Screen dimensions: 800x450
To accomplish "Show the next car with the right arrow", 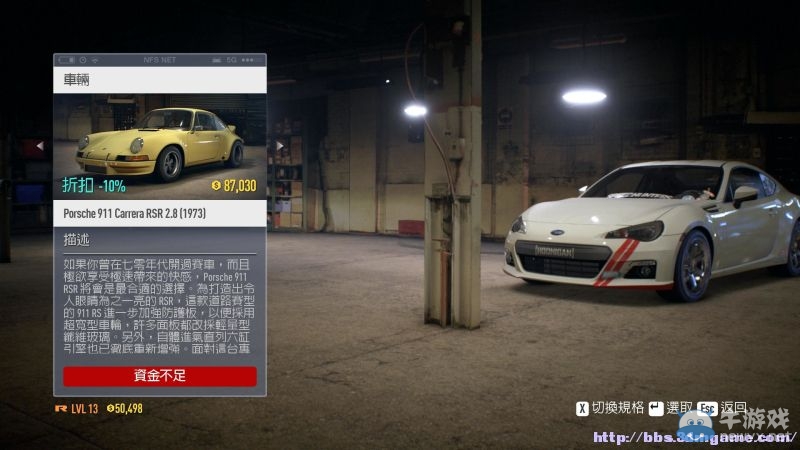I will [x=279, y=145].
